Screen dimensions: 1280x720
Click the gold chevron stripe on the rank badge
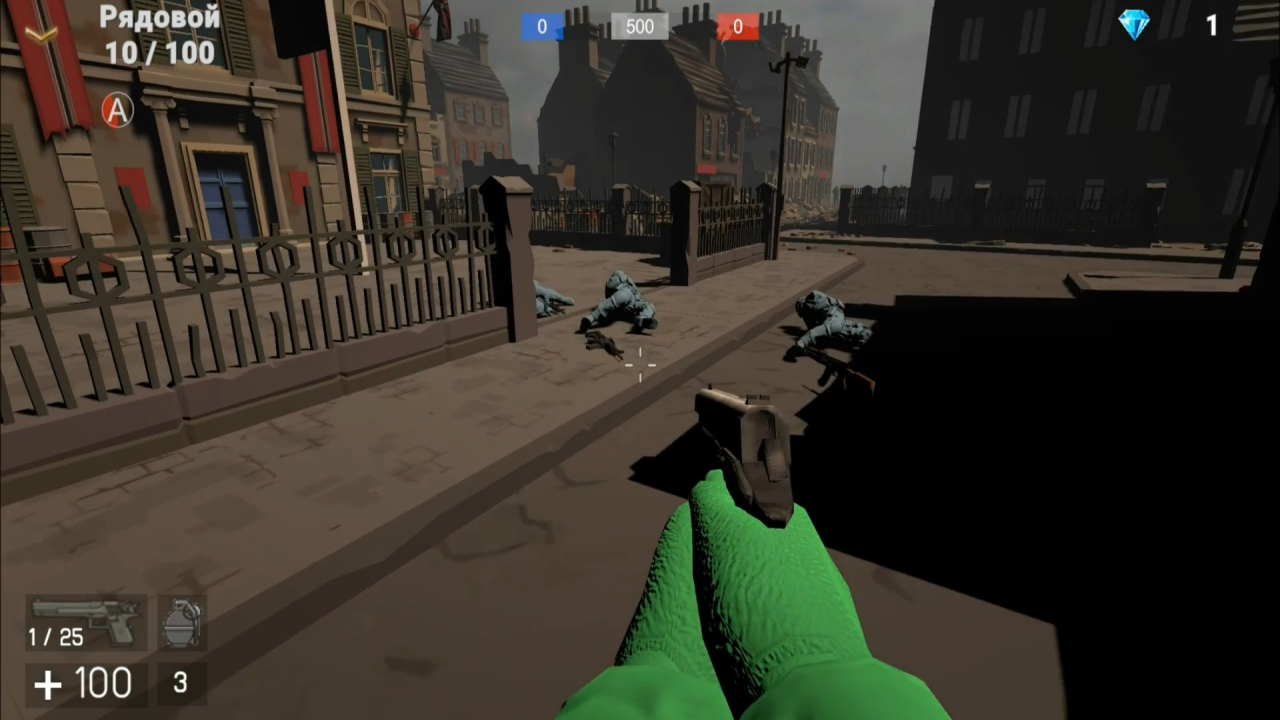[40, 33]
